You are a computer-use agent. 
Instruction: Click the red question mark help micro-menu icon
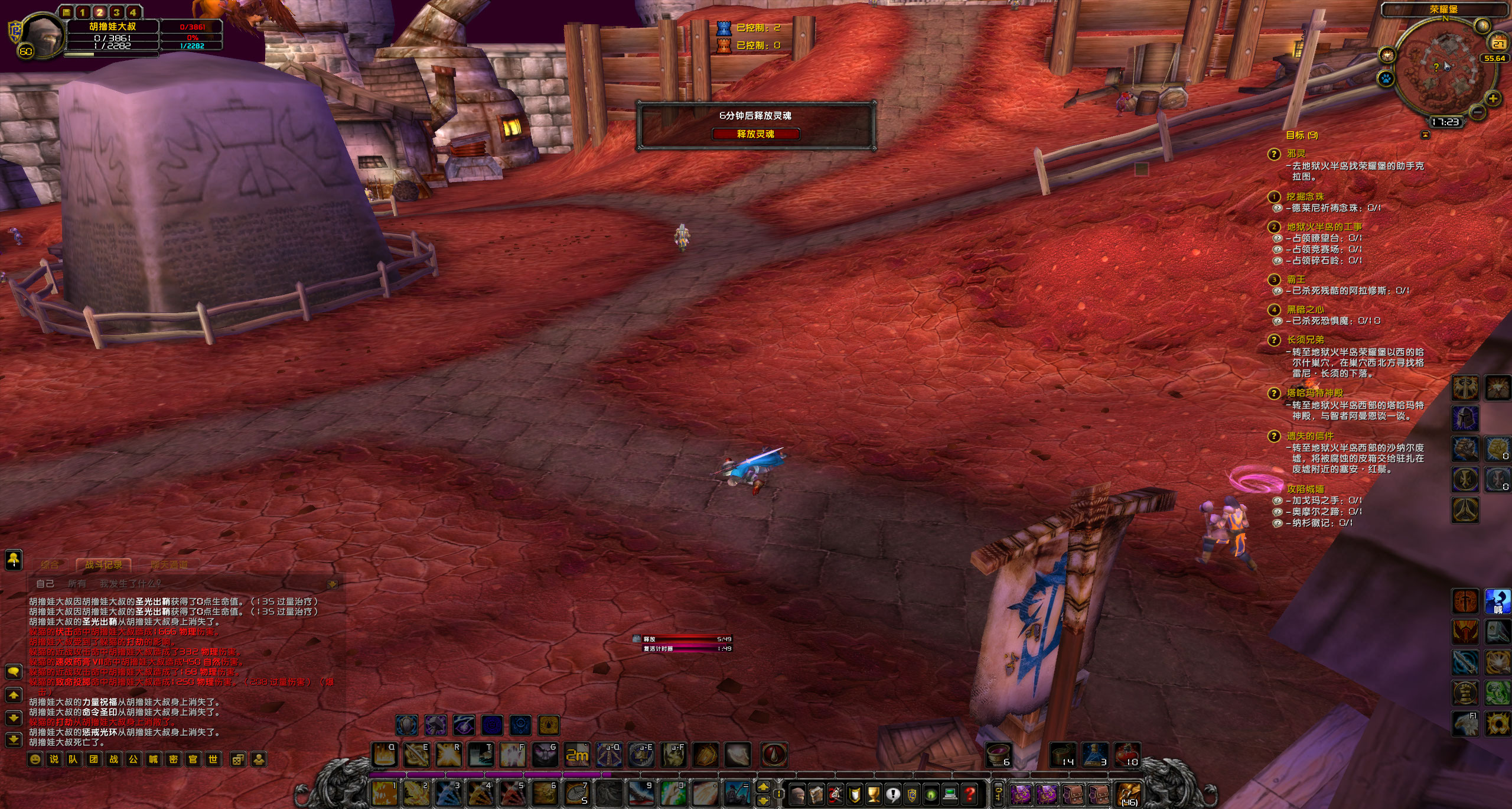970,794
